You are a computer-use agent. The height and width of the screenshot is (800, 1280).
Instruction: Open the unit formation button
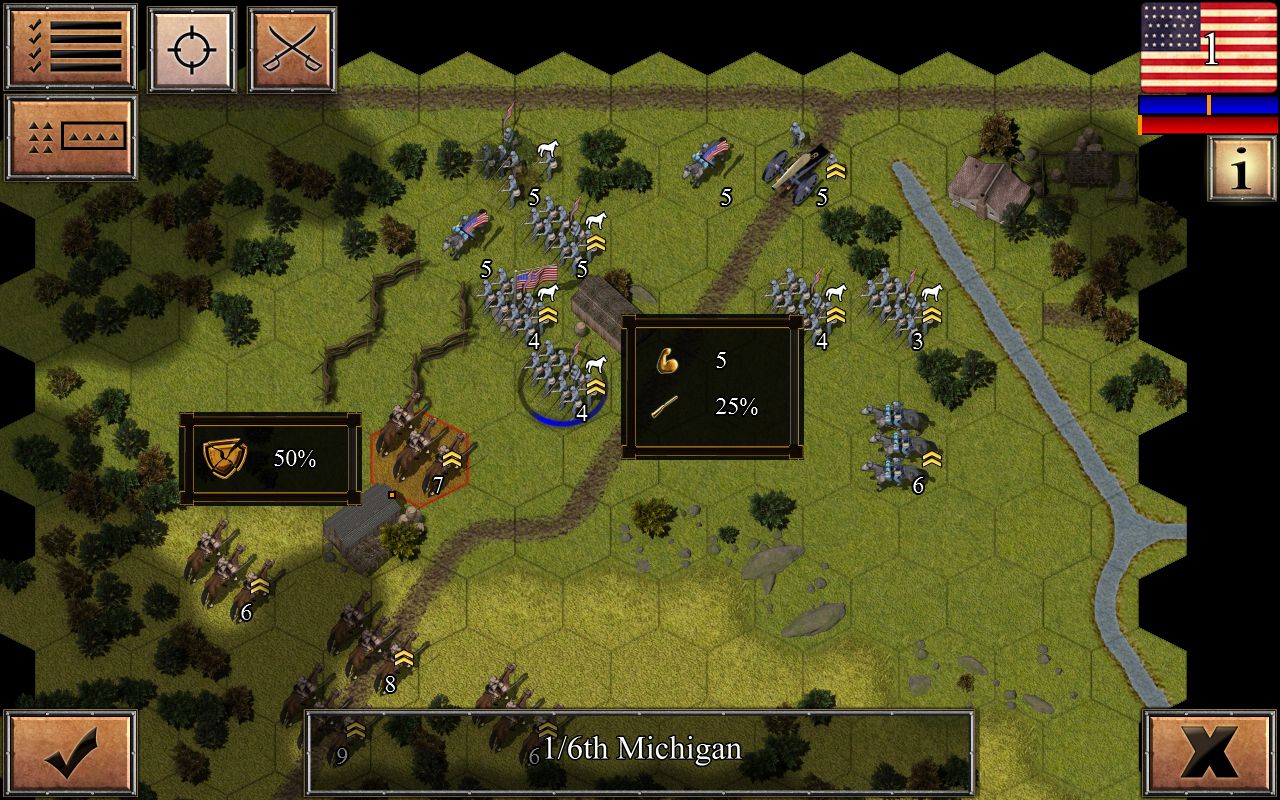pos(71,137)
